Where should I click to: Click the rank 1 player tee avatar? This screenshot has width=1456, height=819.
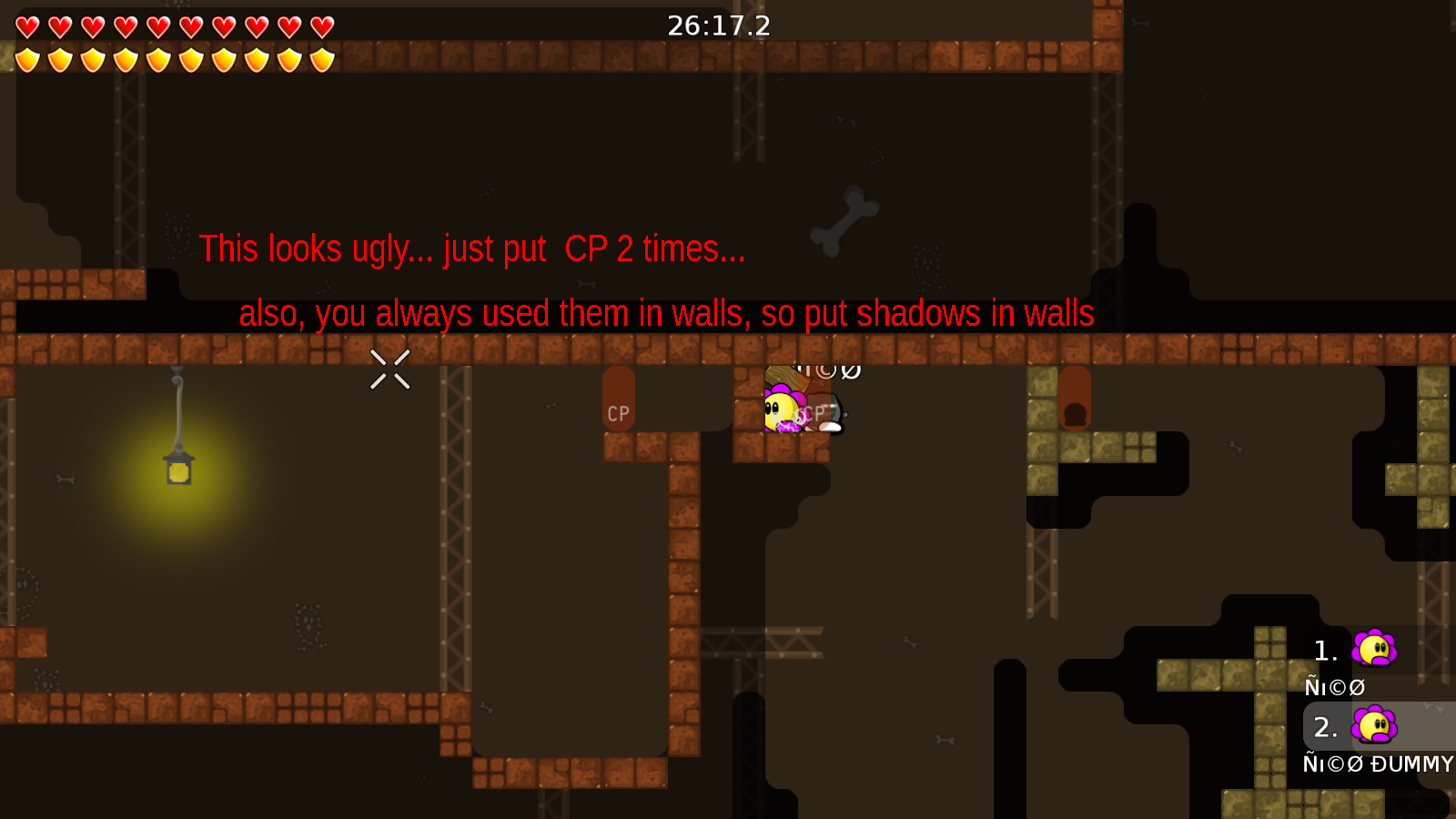click(x=1374, y=650)
